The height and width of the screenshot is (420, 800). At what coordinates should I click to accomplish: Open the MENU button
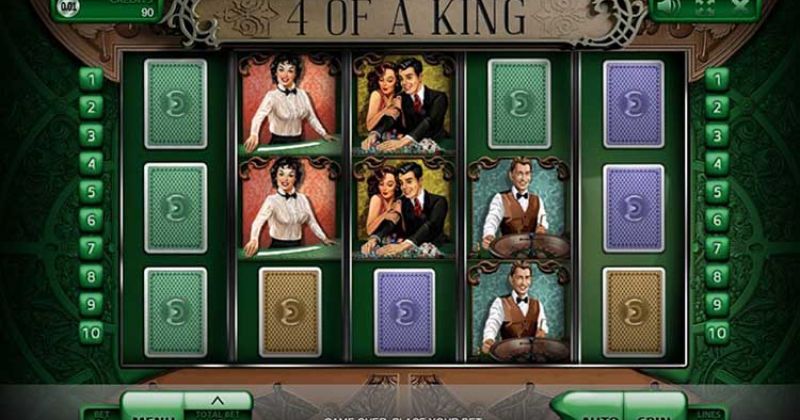click(x=152, y=410)
